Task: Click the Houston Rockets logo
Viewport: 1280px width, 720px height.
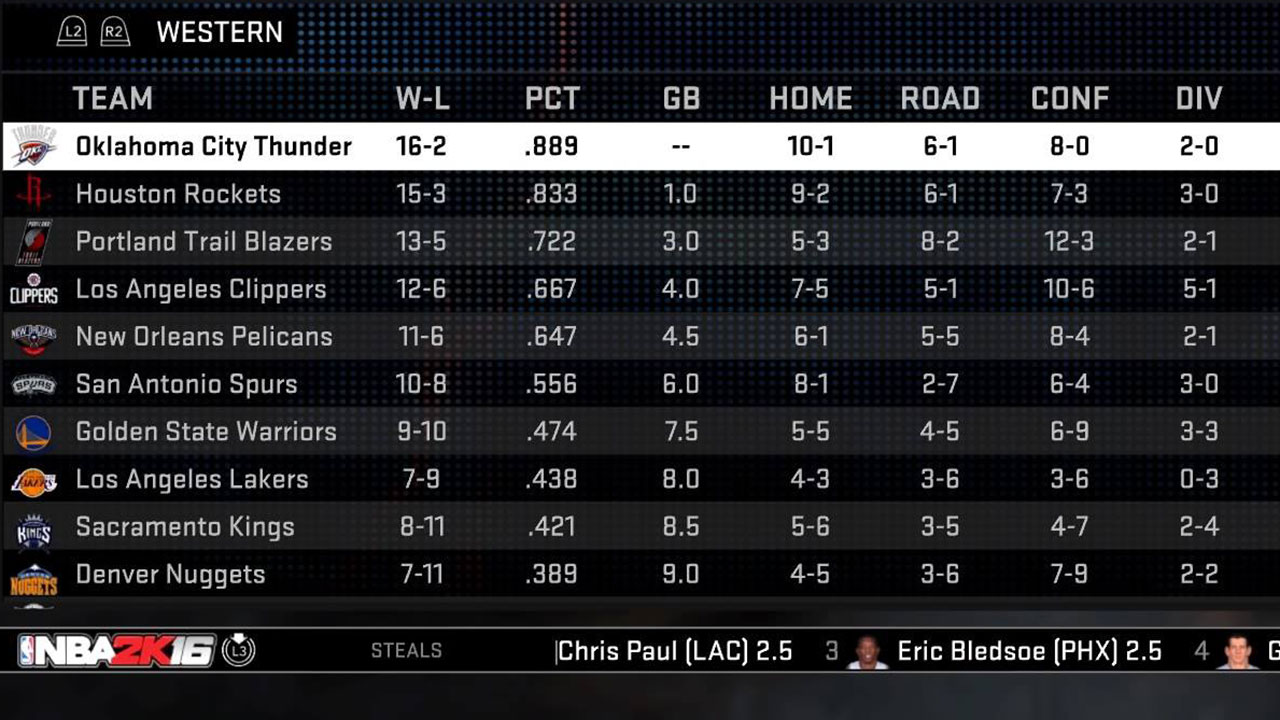Action: click(x=34, y=194)
